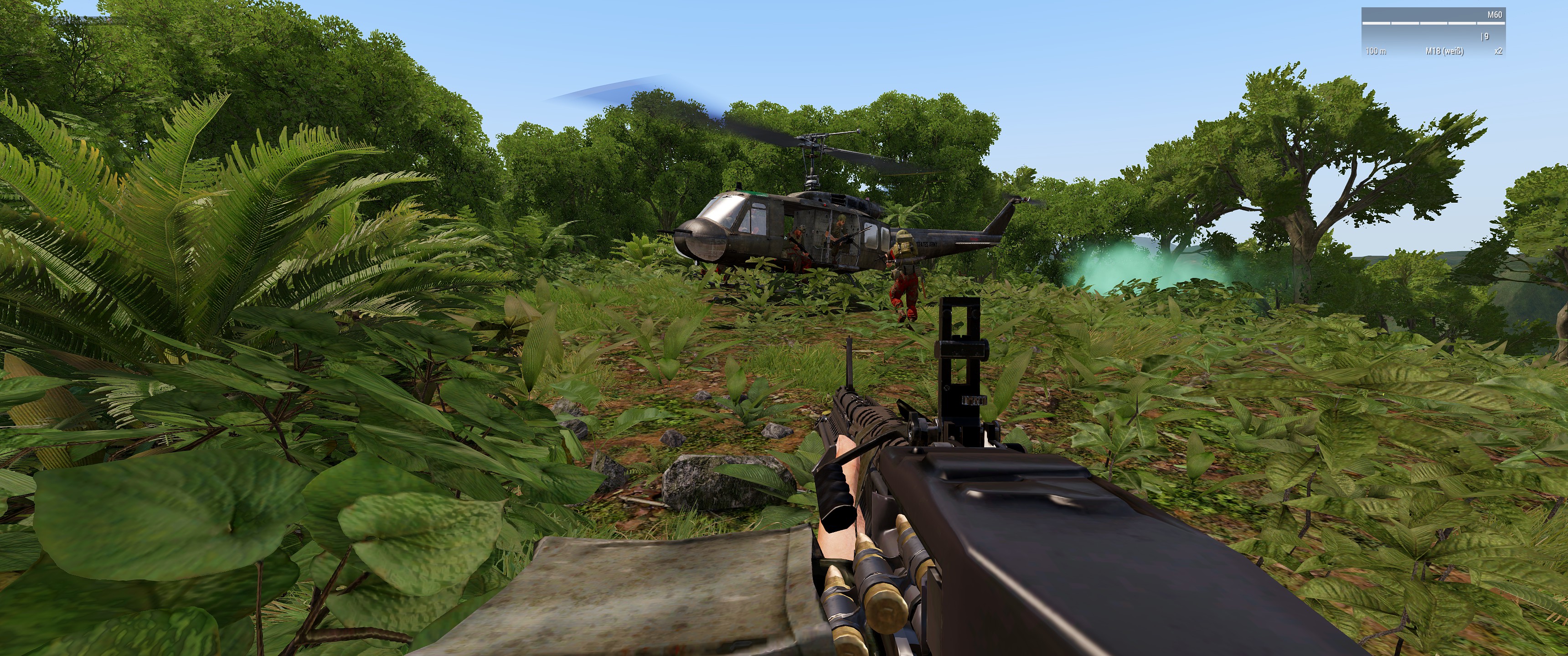Choose the M18 (weiß) smoke grenade entry
Image resolution: width=1568 pixels, height=656 pixels.
(x=1444, y=51)
